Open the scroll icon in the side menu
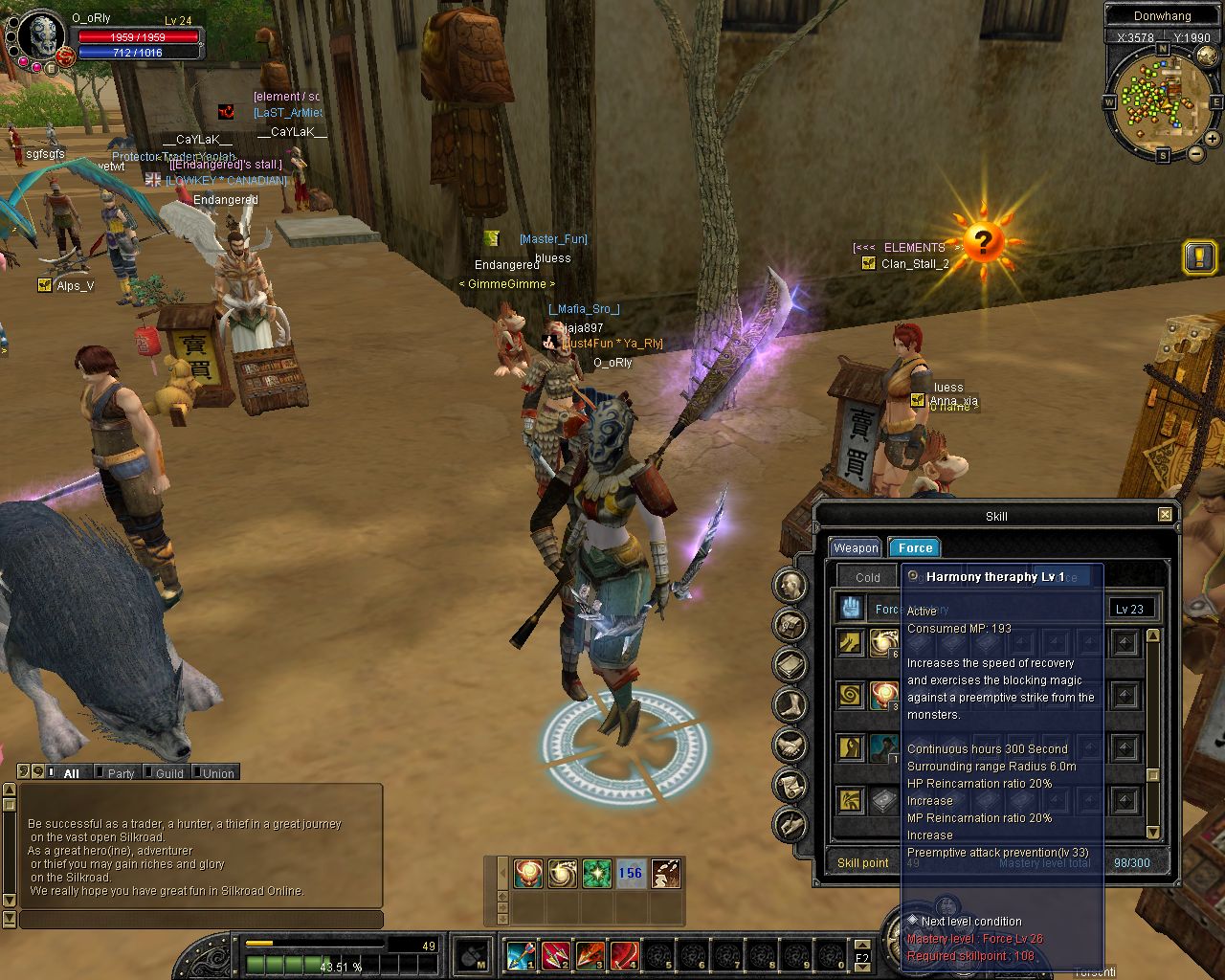 (x=791, y=784)
